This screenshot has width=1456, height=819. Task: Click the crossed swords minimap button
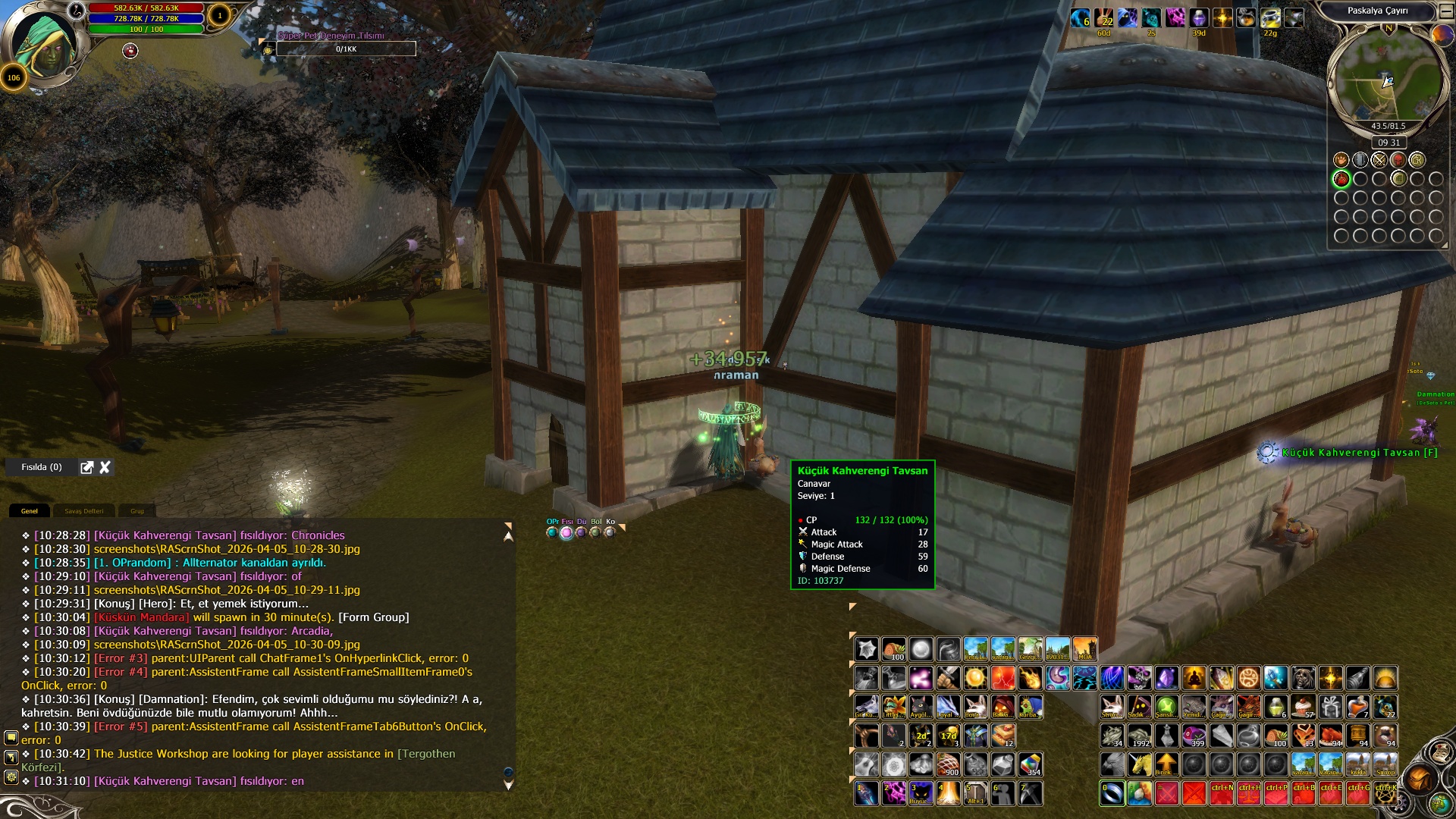tap(1379, 160)
